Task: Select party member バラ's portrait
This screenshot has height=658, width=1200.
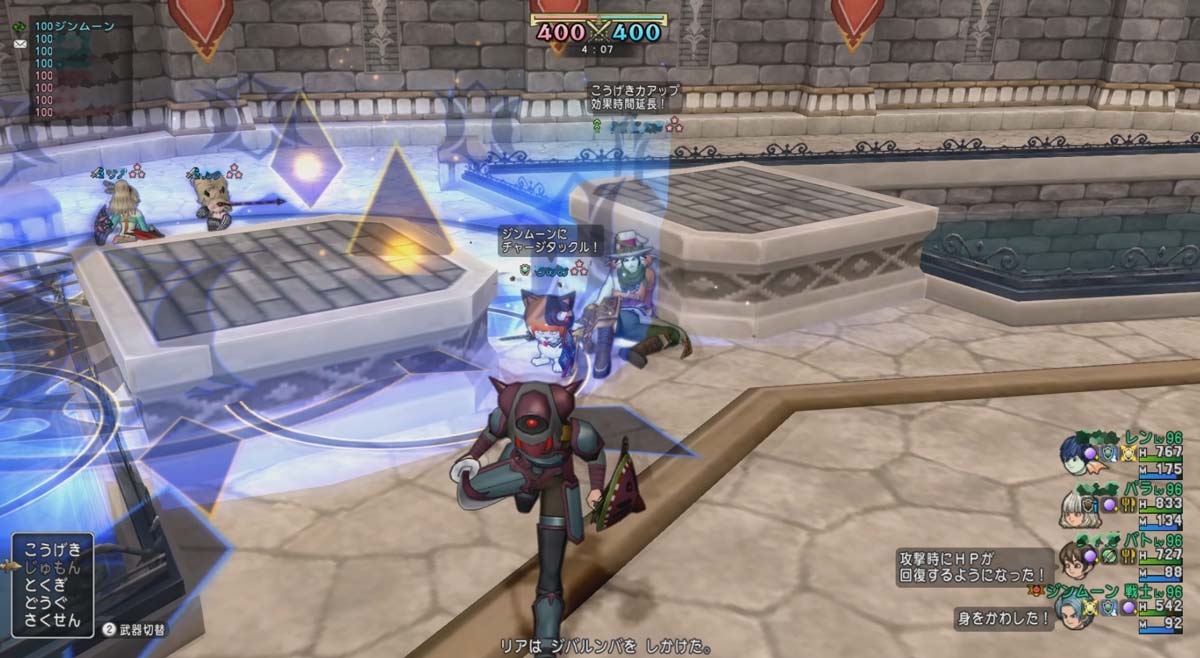Action: point(1073,508)
